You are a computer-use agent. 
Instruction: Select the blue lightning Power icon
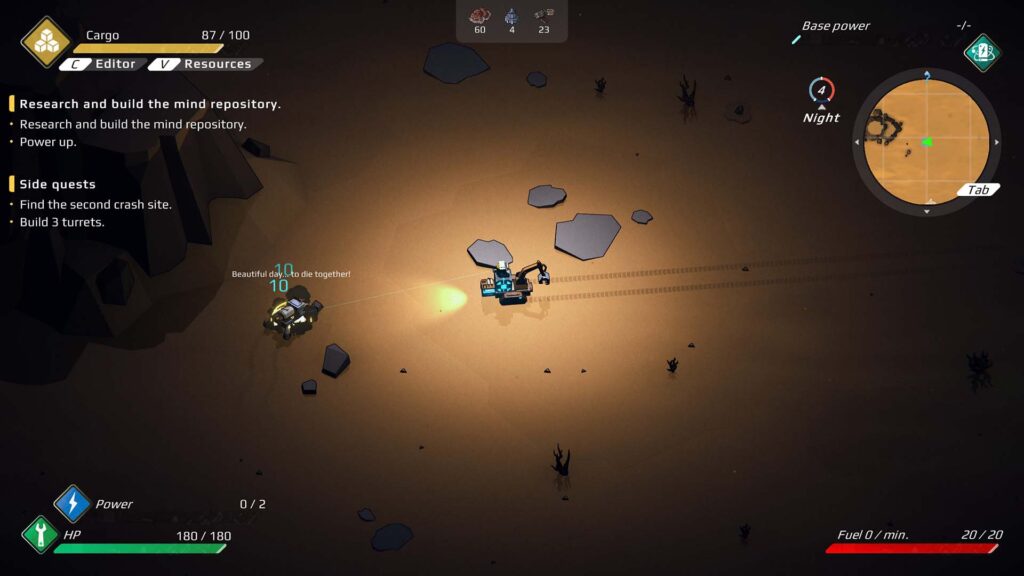(x=72, y=504)
